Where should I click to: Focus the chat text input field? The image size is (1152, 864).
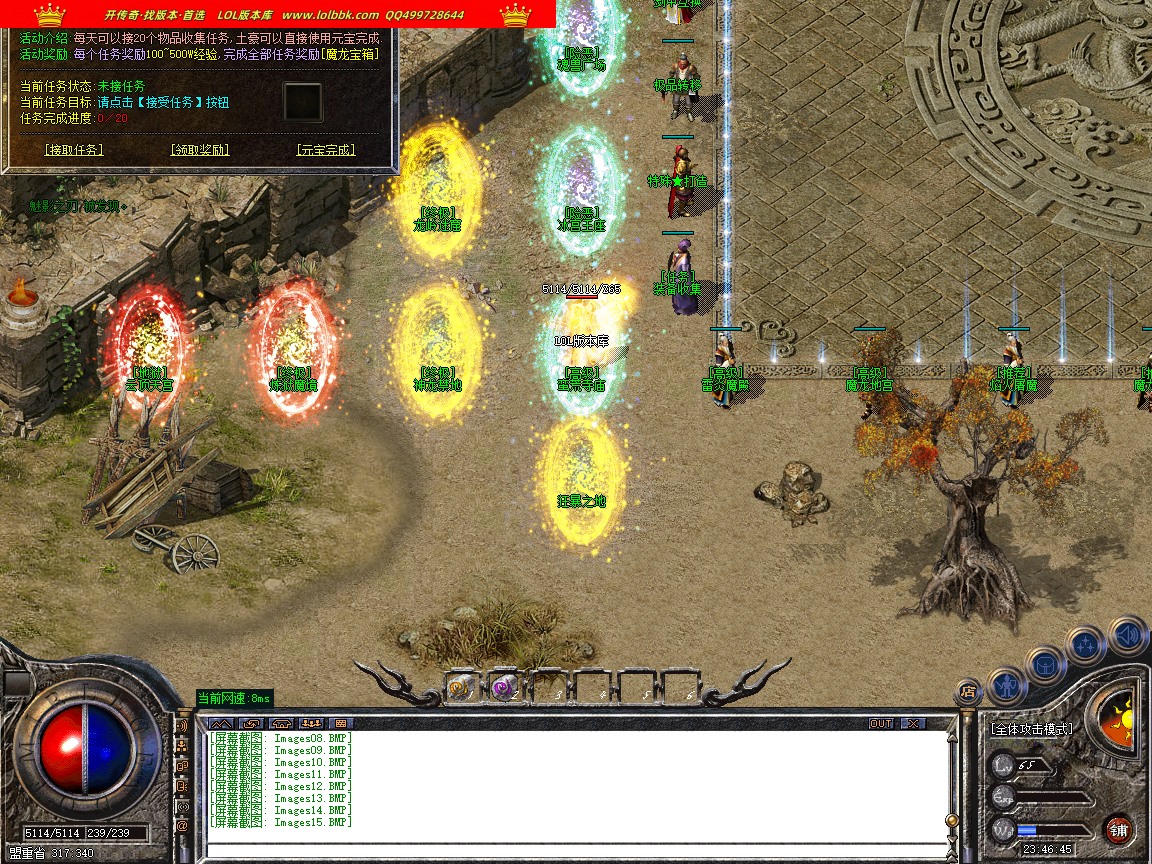pyautogui.click(x=575, y=851)
